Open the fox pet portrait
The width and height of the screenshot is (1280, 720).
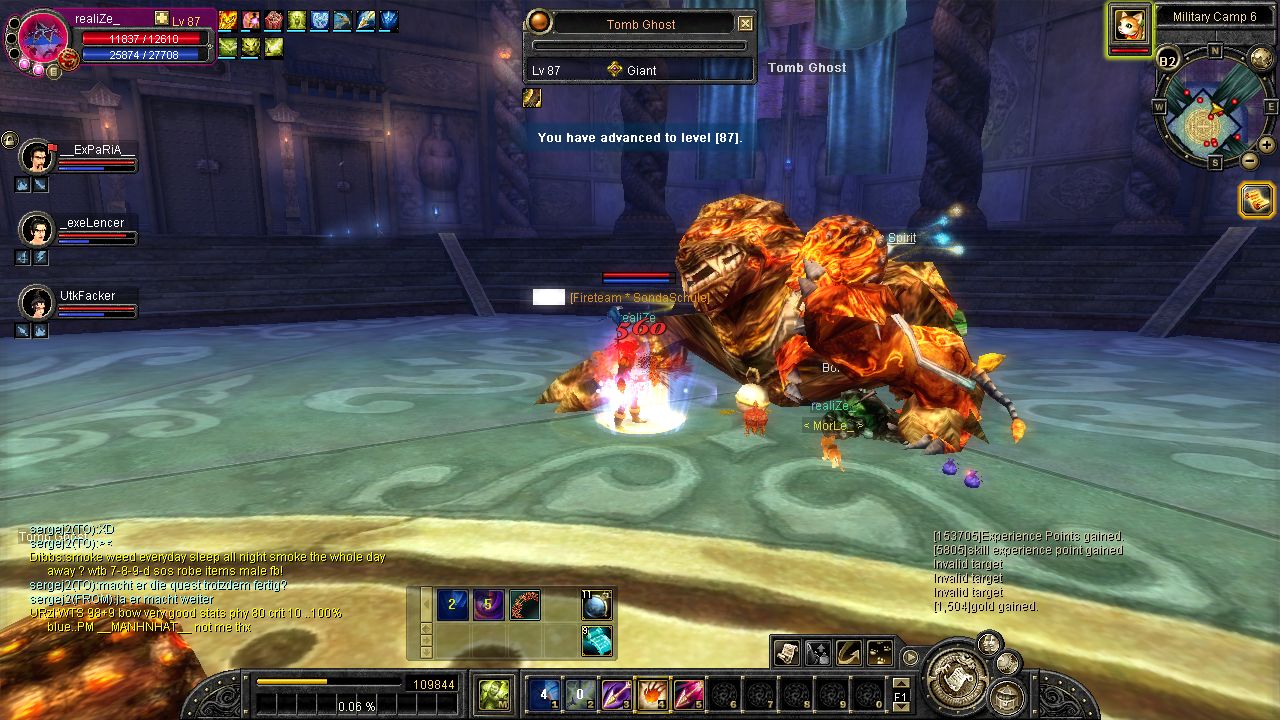1129,25
